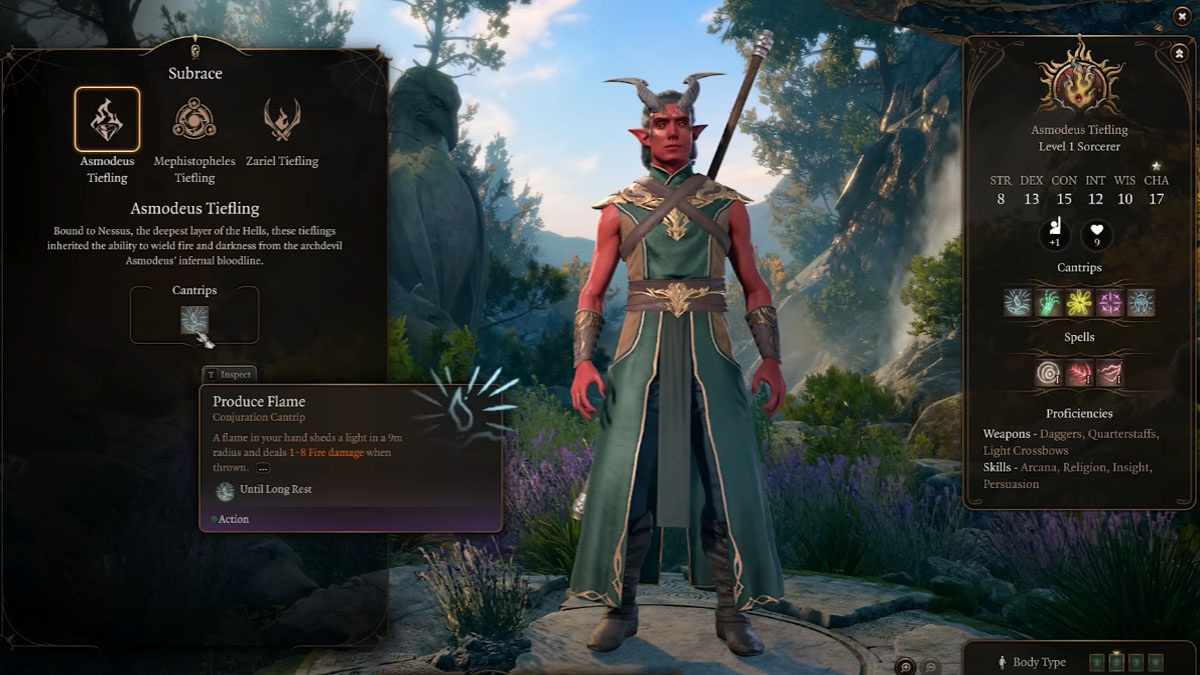Select the pink lips spell icon
Image resolution: width=1200 pixels, height=675 pixels.
pyautogui.click(x=1110, y=373)
